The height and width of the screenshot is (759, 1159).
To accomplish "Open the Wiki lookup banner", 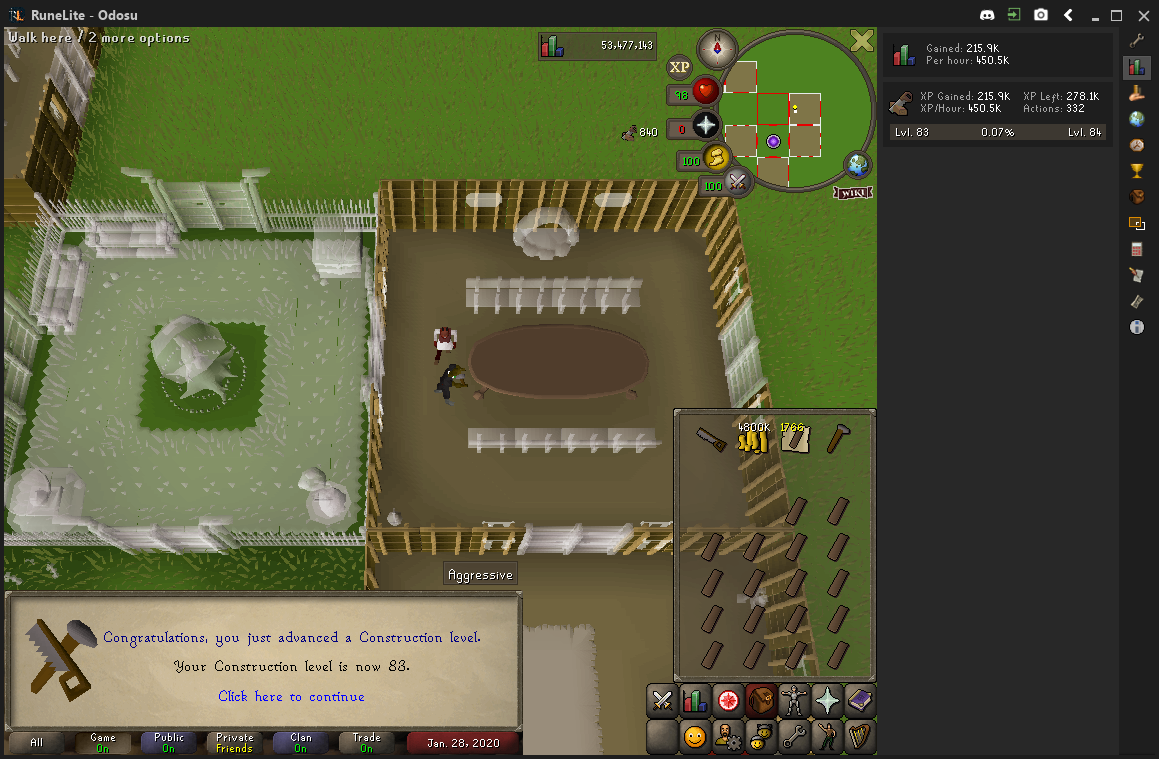I will (x=852, y=192).
